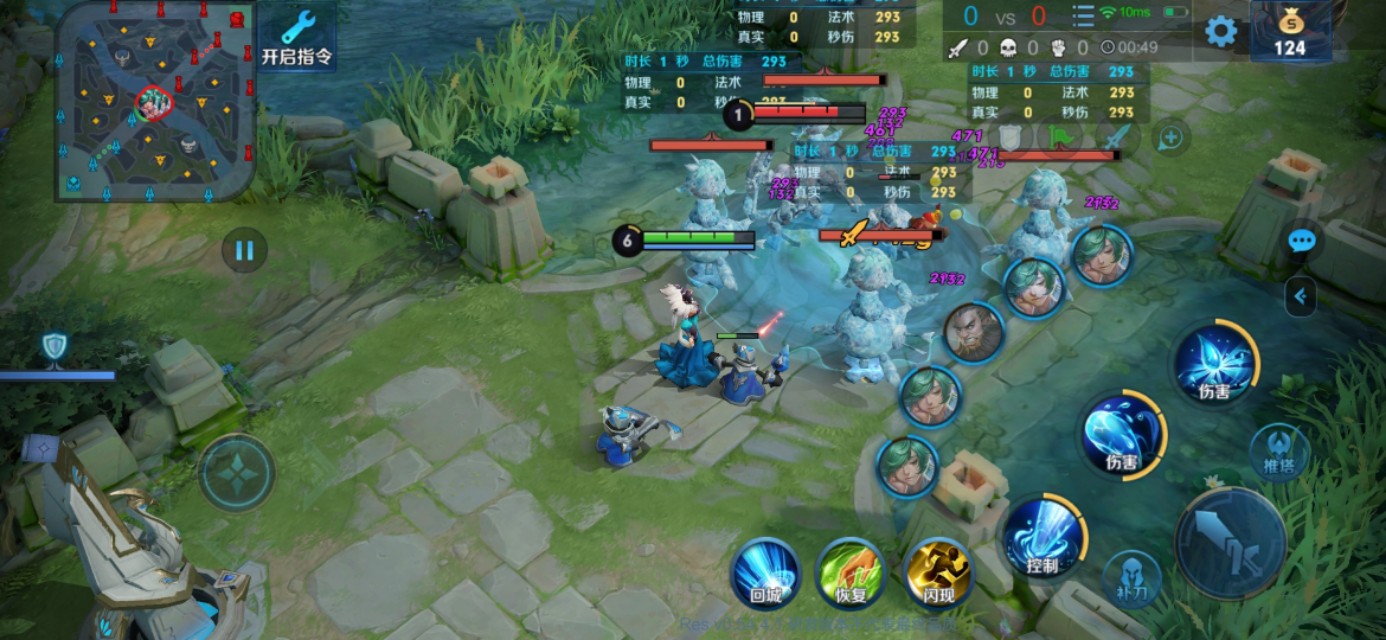1386x640 pixels.
Task: Pause the game with the pause button
Action: (x=245, y=250)
